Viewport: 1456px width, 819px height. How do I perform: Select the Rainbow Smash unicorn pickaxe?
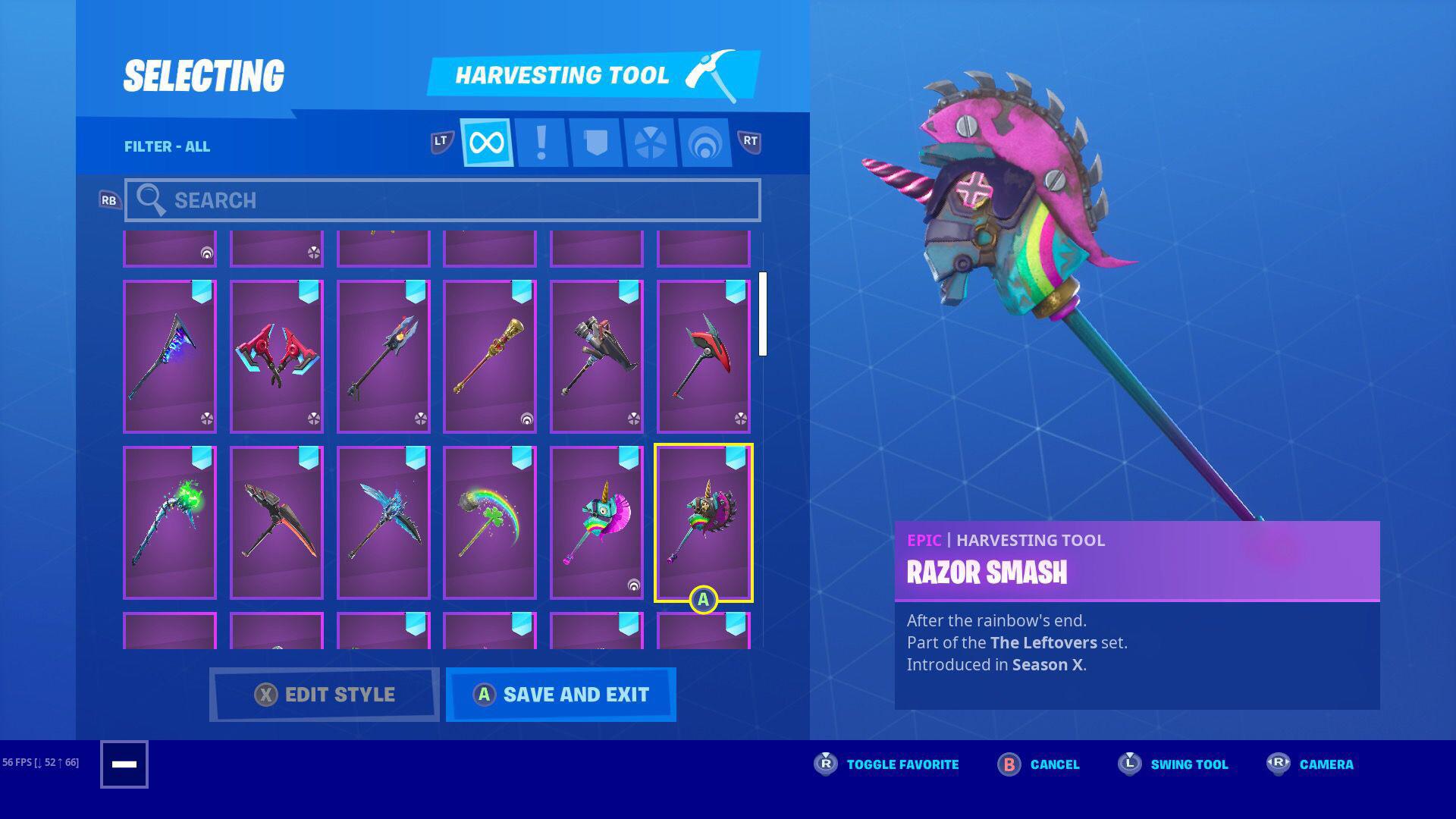coord(596,523)
